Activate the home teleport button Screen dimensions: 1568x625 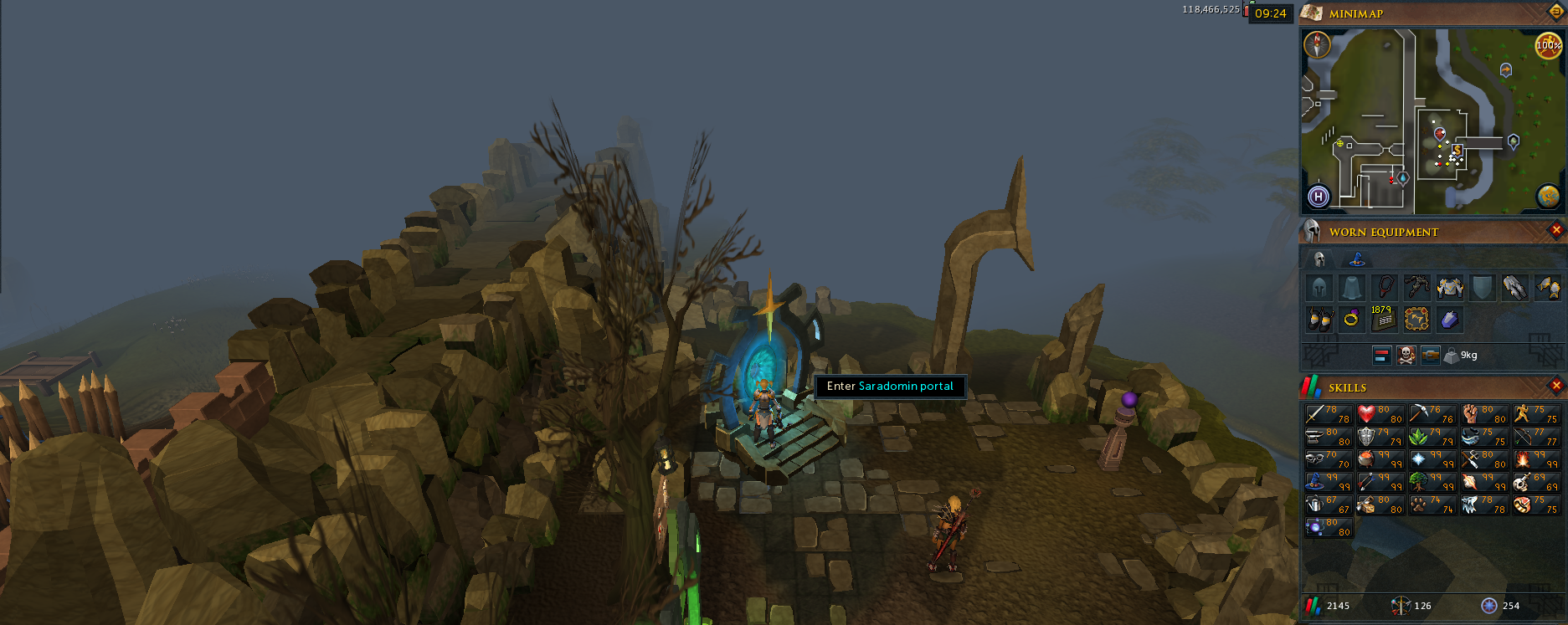tap(1319, 197)
